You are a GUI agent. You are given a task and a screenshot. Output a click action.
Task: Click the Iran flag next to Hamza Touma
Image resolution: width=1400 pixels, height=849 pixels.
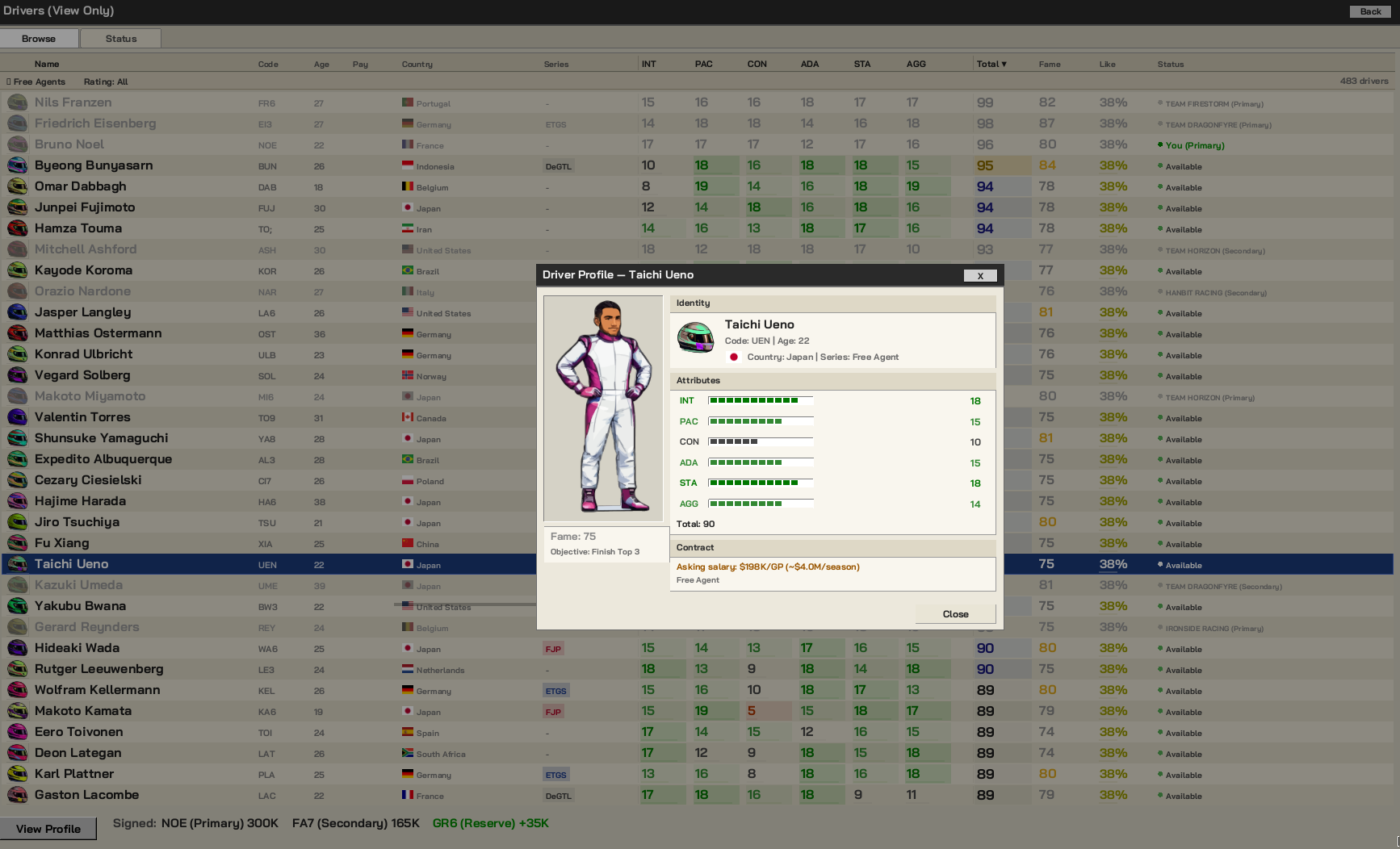pyautogui.click(x=408, y=229)
